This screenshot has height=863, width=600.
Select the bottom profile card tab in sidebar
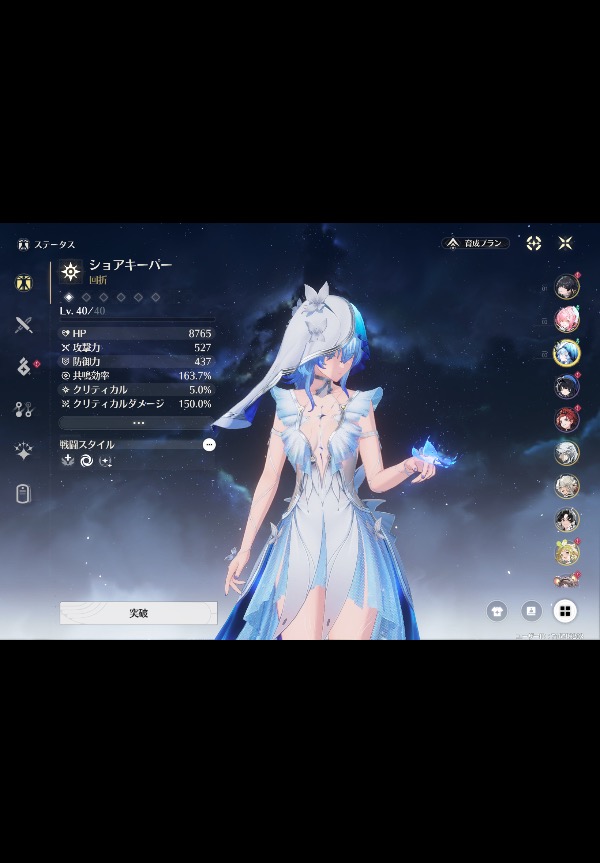click(x=24, y=493)
